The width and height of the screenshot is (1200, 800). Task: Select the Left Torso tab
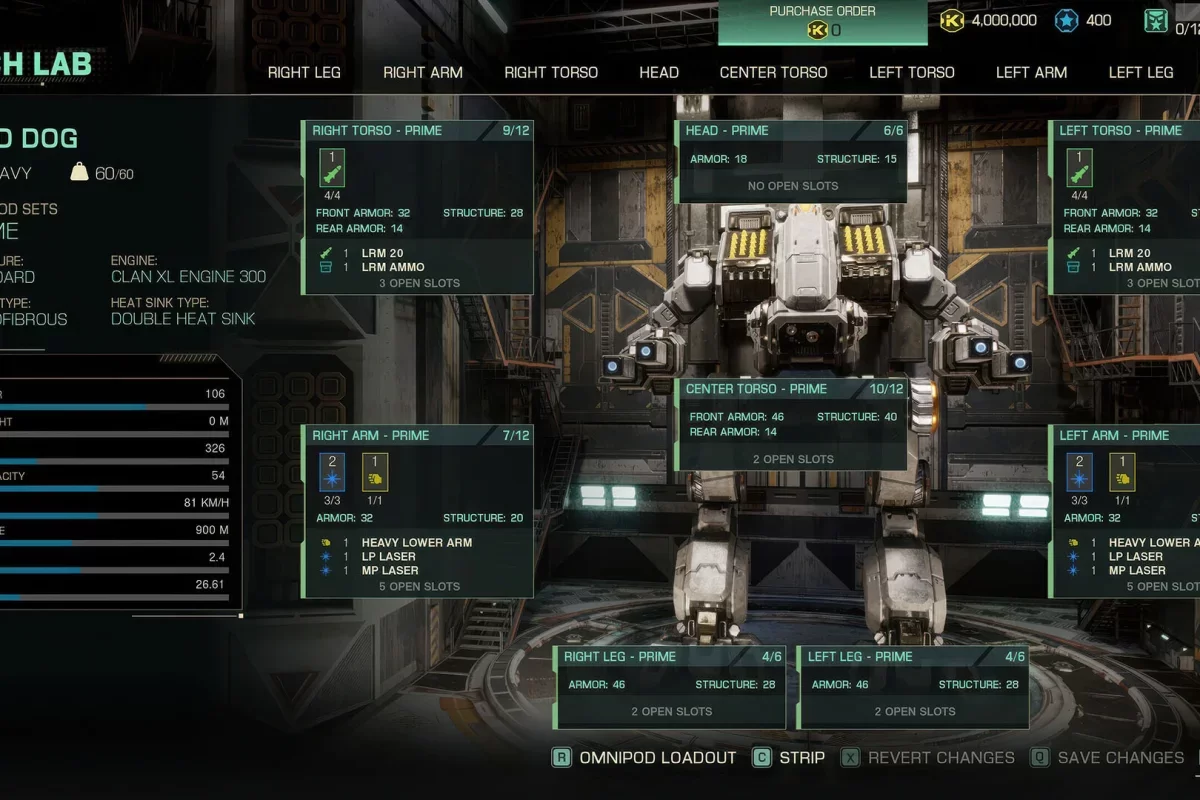(912, 72)
